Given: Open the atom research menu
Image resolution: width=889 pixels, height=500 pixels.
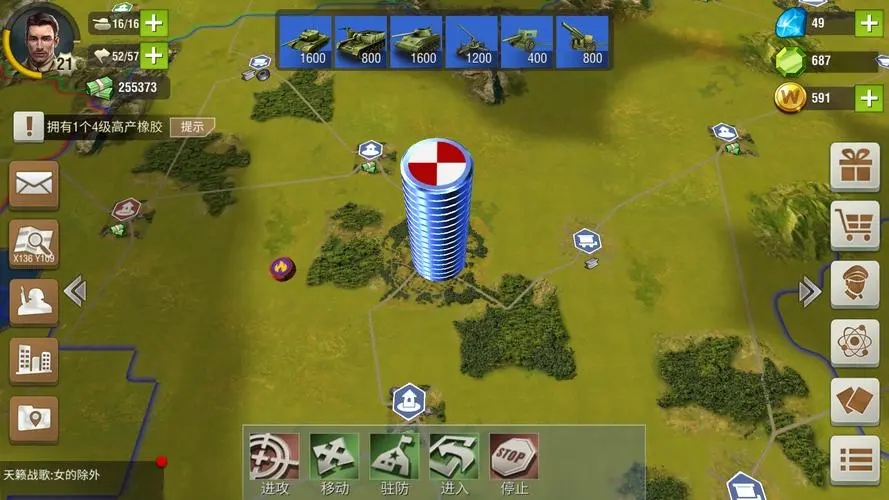Looking at the screenshot, I should point(855,343).
